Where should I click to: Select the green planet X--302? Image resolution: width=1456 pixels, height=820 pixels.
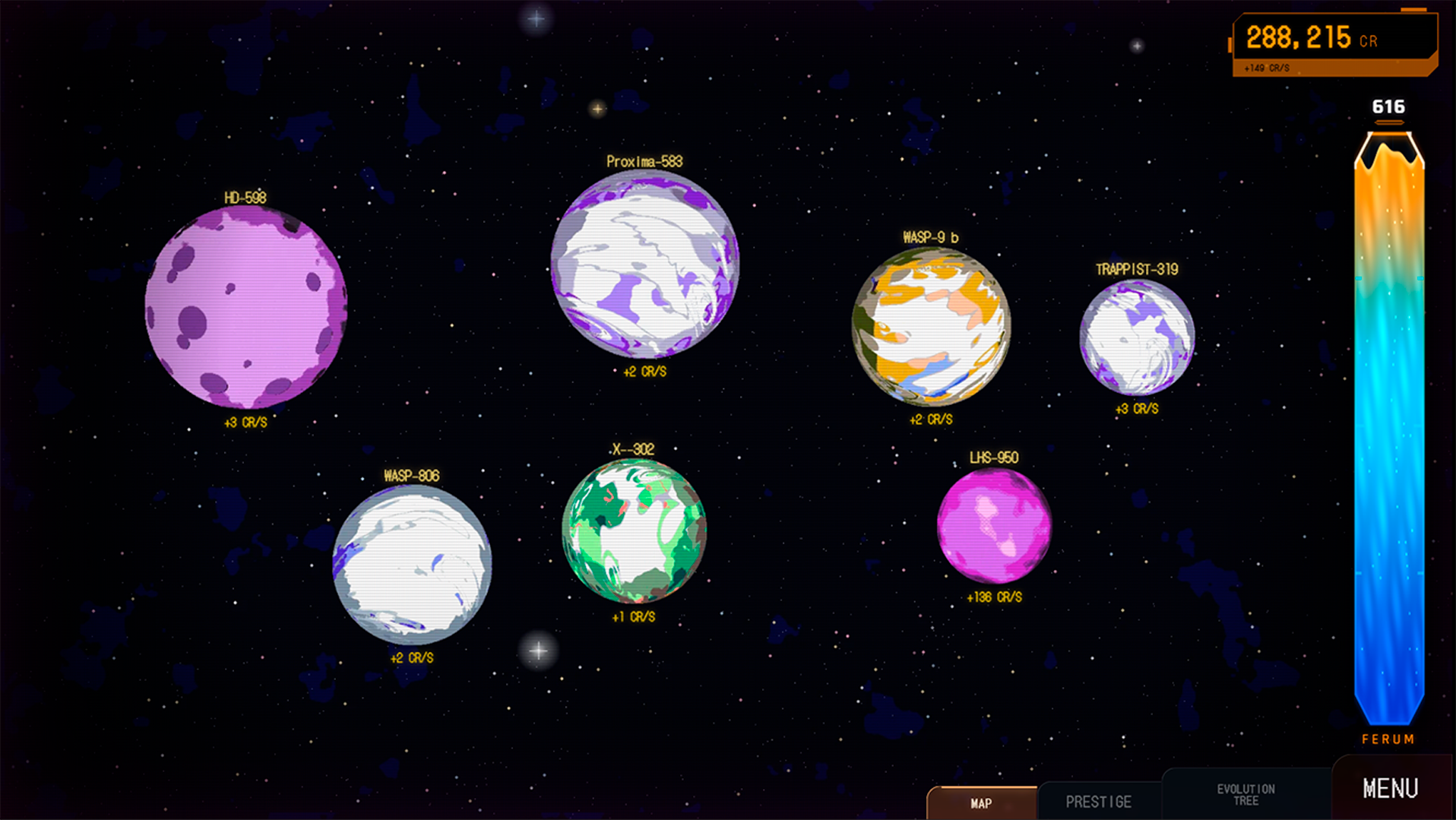[635, 533]
